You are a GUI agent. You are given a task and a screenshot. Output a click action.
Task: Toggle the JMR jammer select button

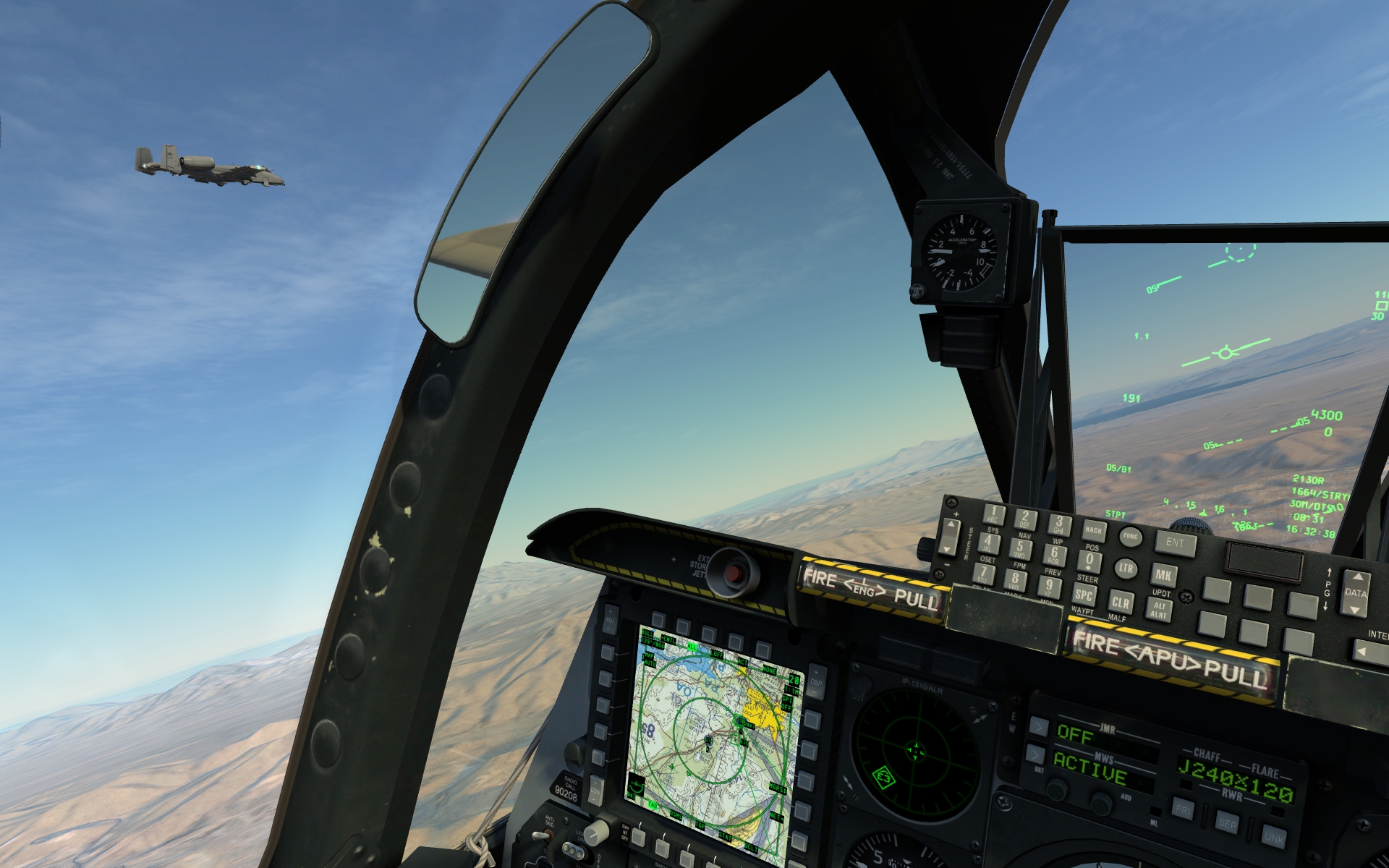coord(1038,726)
